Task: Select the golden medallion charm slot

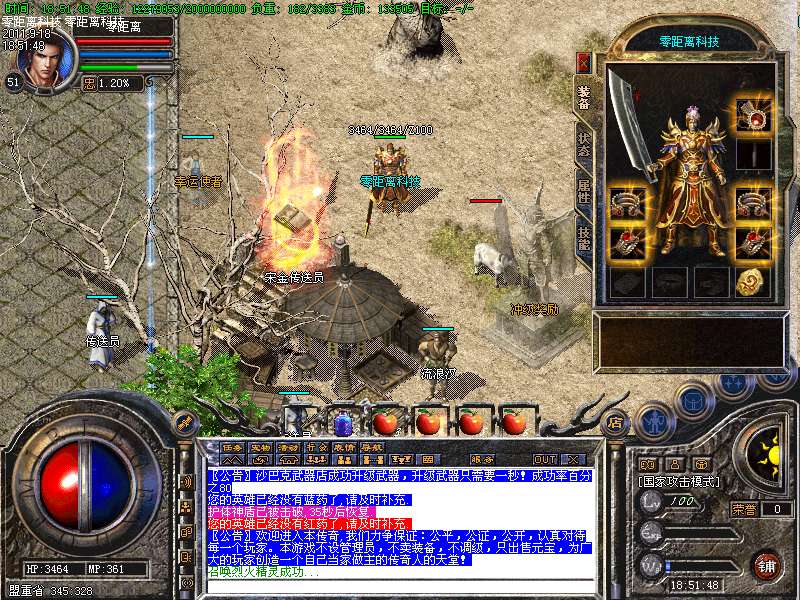Action: [x=752, y=282]
